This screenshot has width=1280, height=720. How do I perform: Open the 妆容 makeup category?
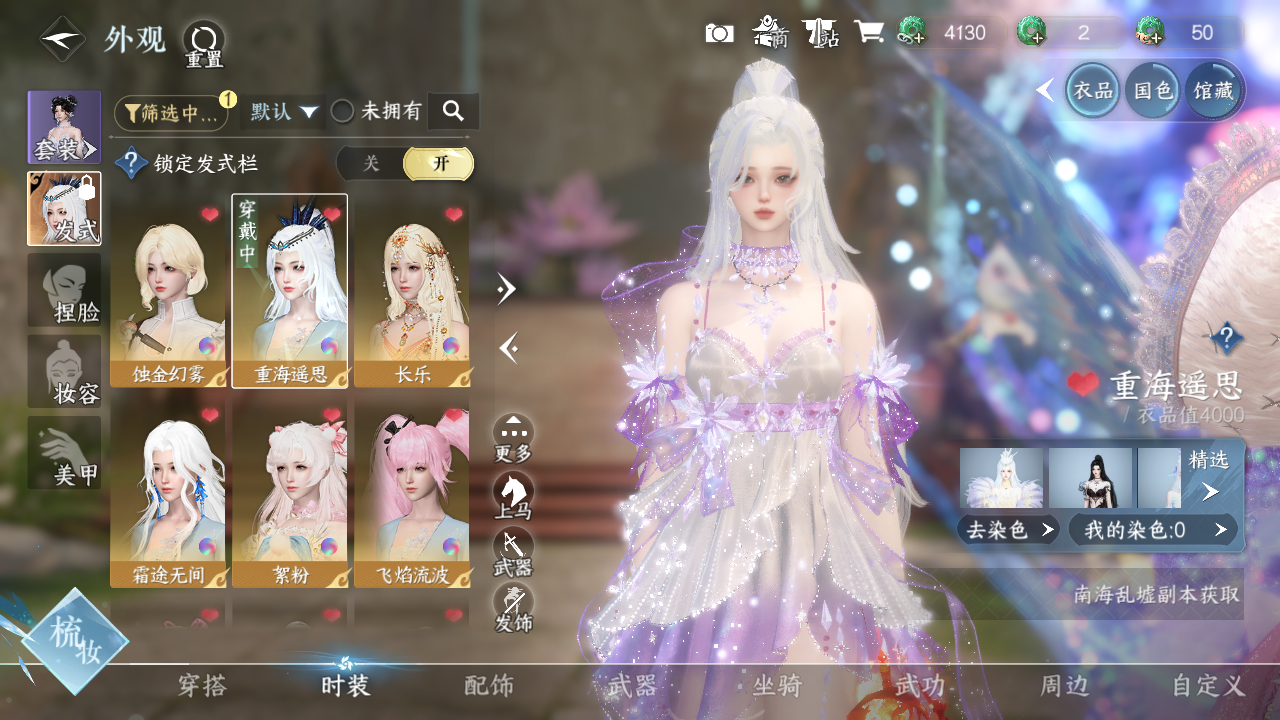(x=64, y=372)
